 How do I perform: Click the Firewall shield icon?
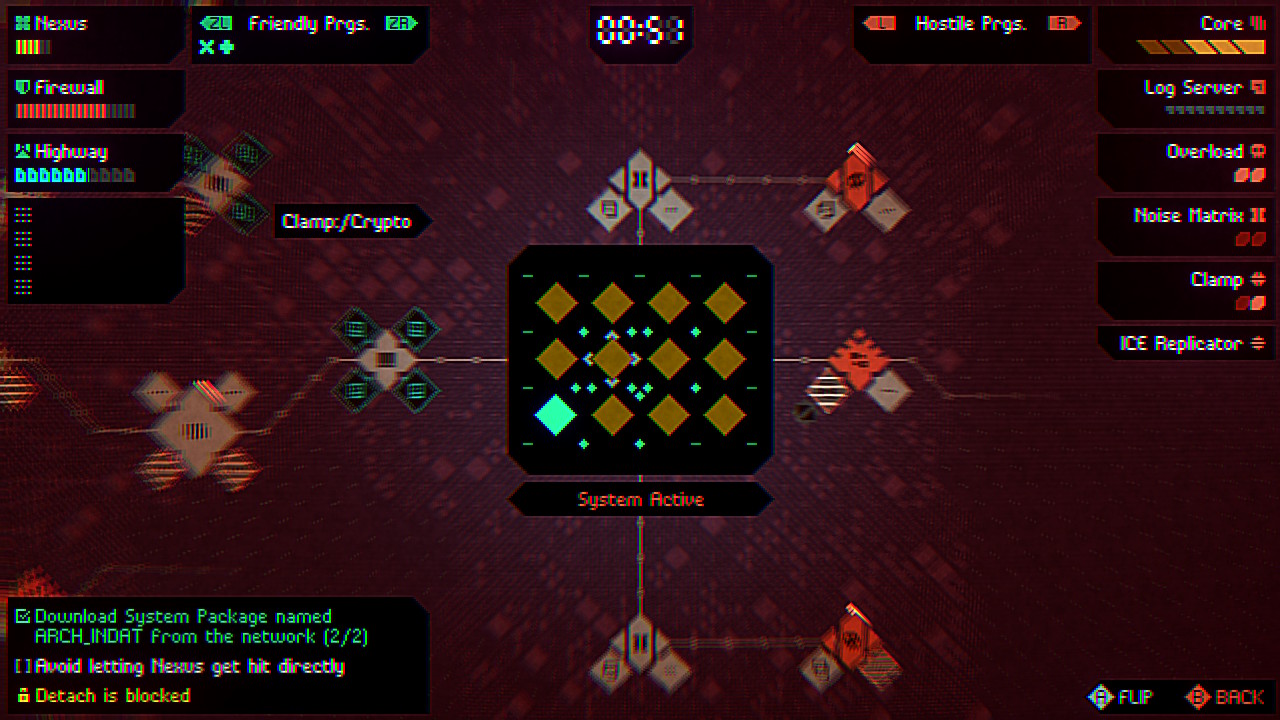[23, 87]
